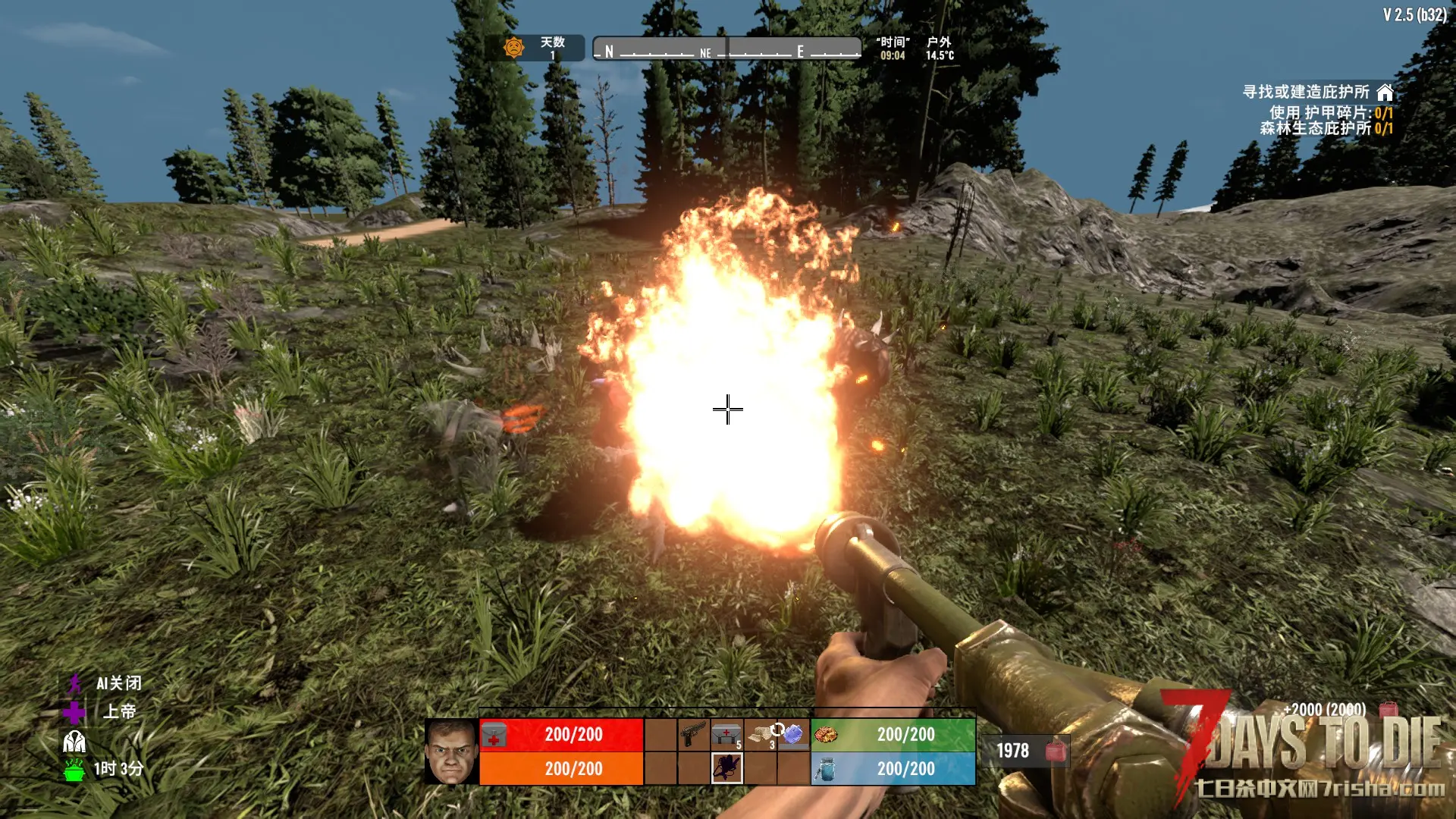Open the shelter quest tracker entry
1456x819 pixels.
(1316, 93)
